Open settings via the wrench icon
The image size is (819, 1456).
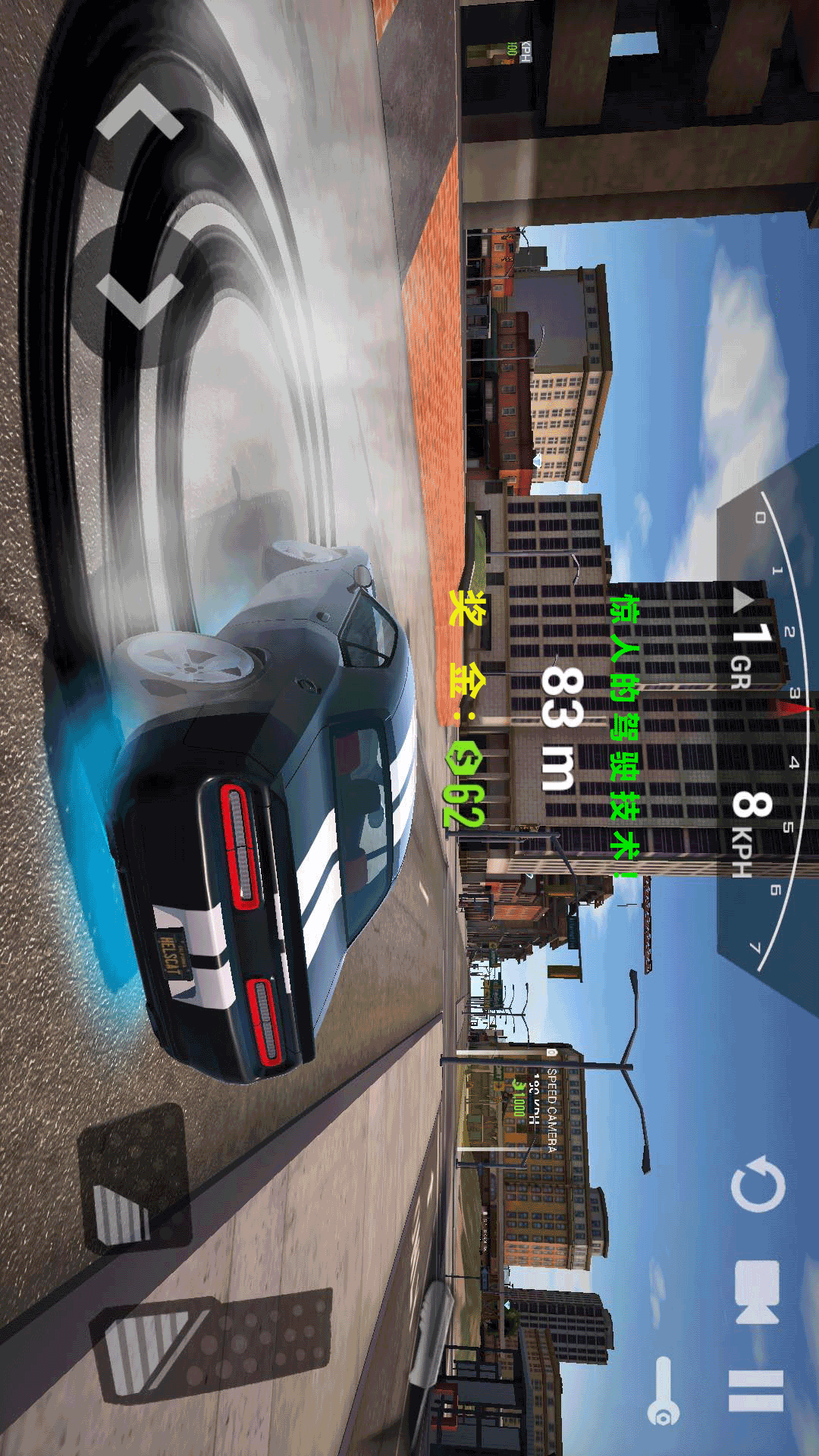pos(664,1390)
